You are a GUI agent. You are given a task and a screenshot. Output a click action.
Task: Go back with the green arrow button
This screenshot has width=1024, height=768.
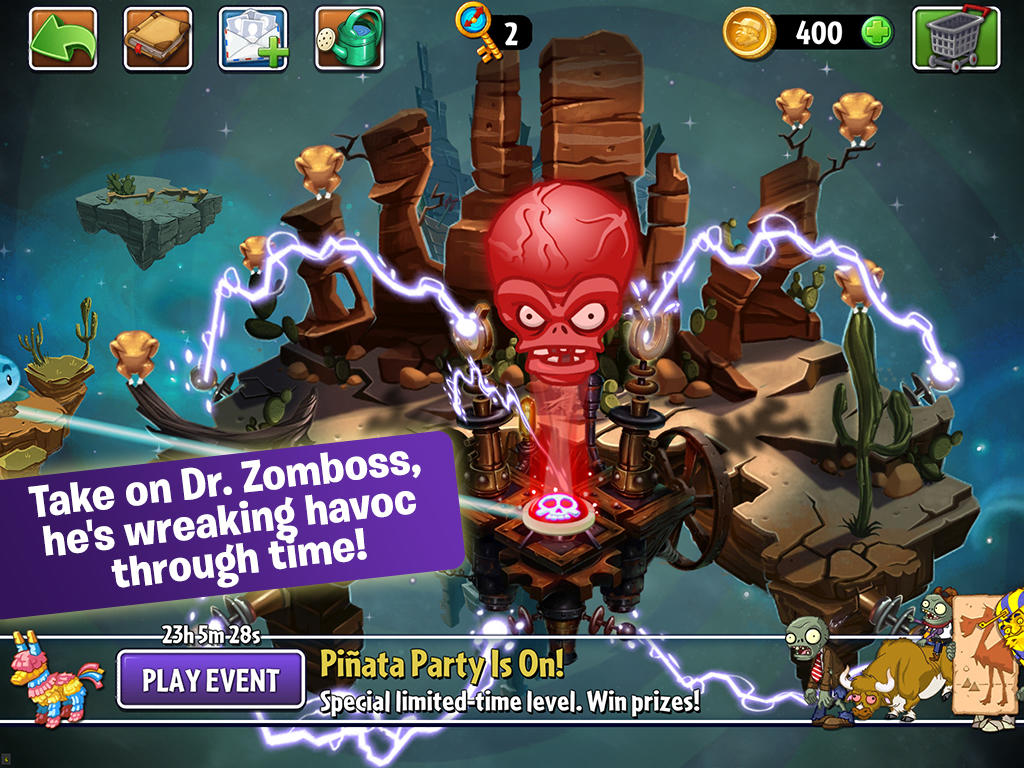pos(63,38)
